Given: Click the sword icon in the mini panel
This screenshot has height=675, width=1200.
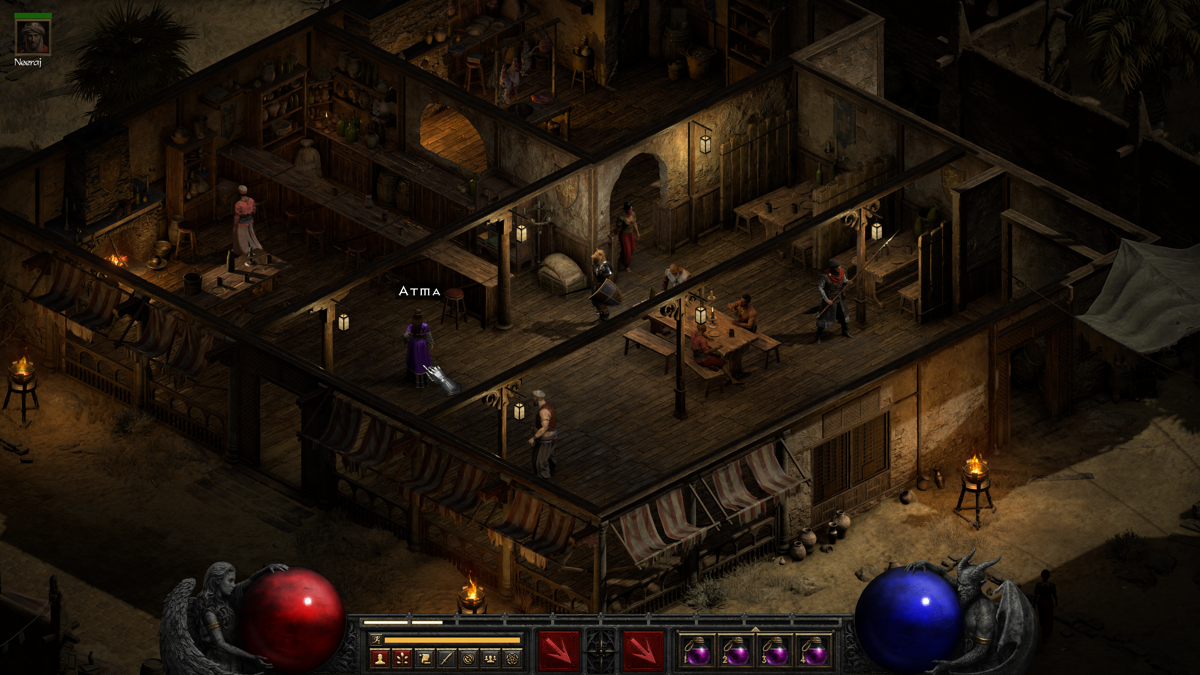Looking at the screenshot, I should point(445,658).
